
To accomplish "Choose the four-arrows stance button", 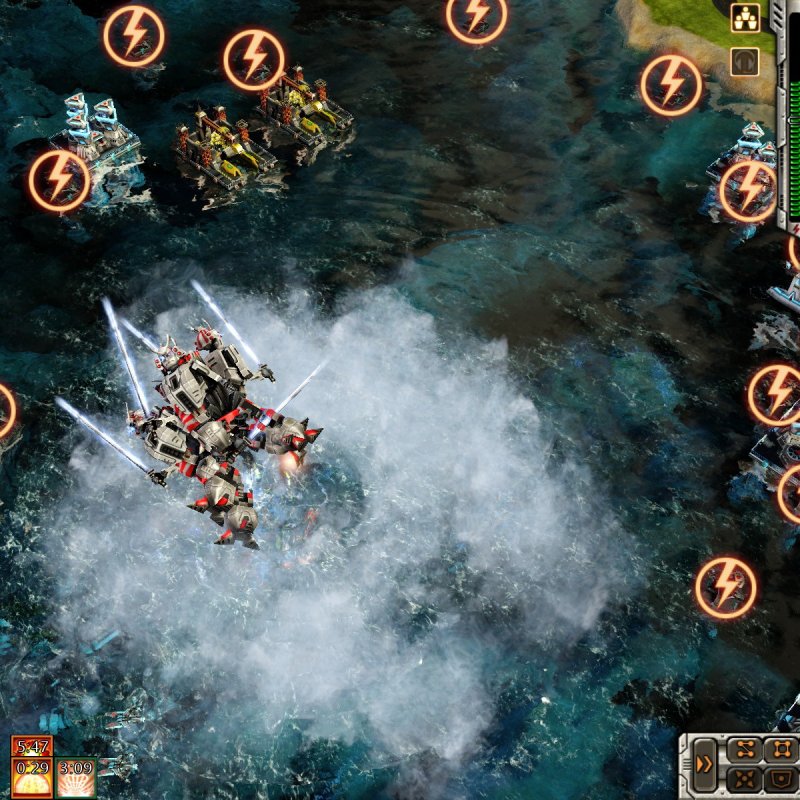I will pos(743,780).
